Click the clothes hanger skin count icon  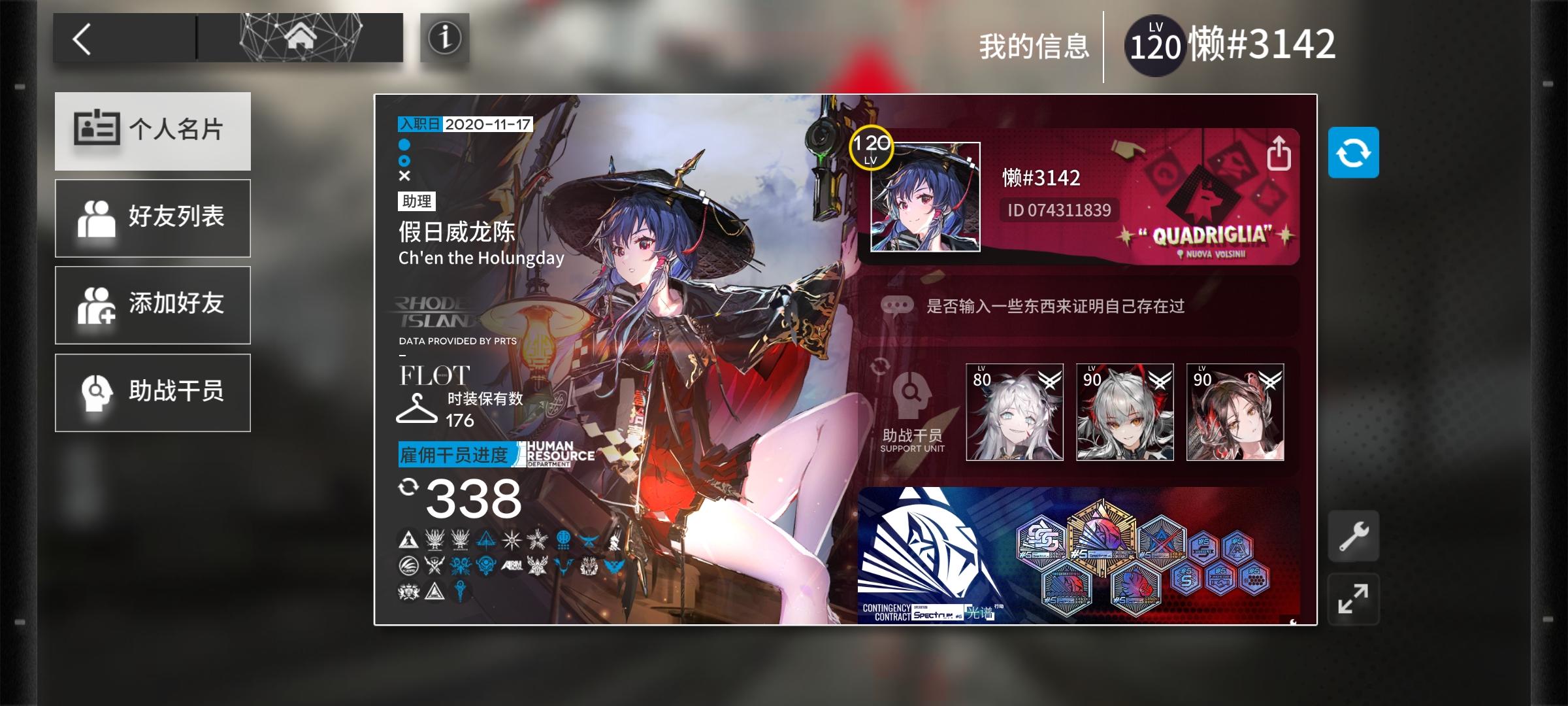[x=417, y=406]
